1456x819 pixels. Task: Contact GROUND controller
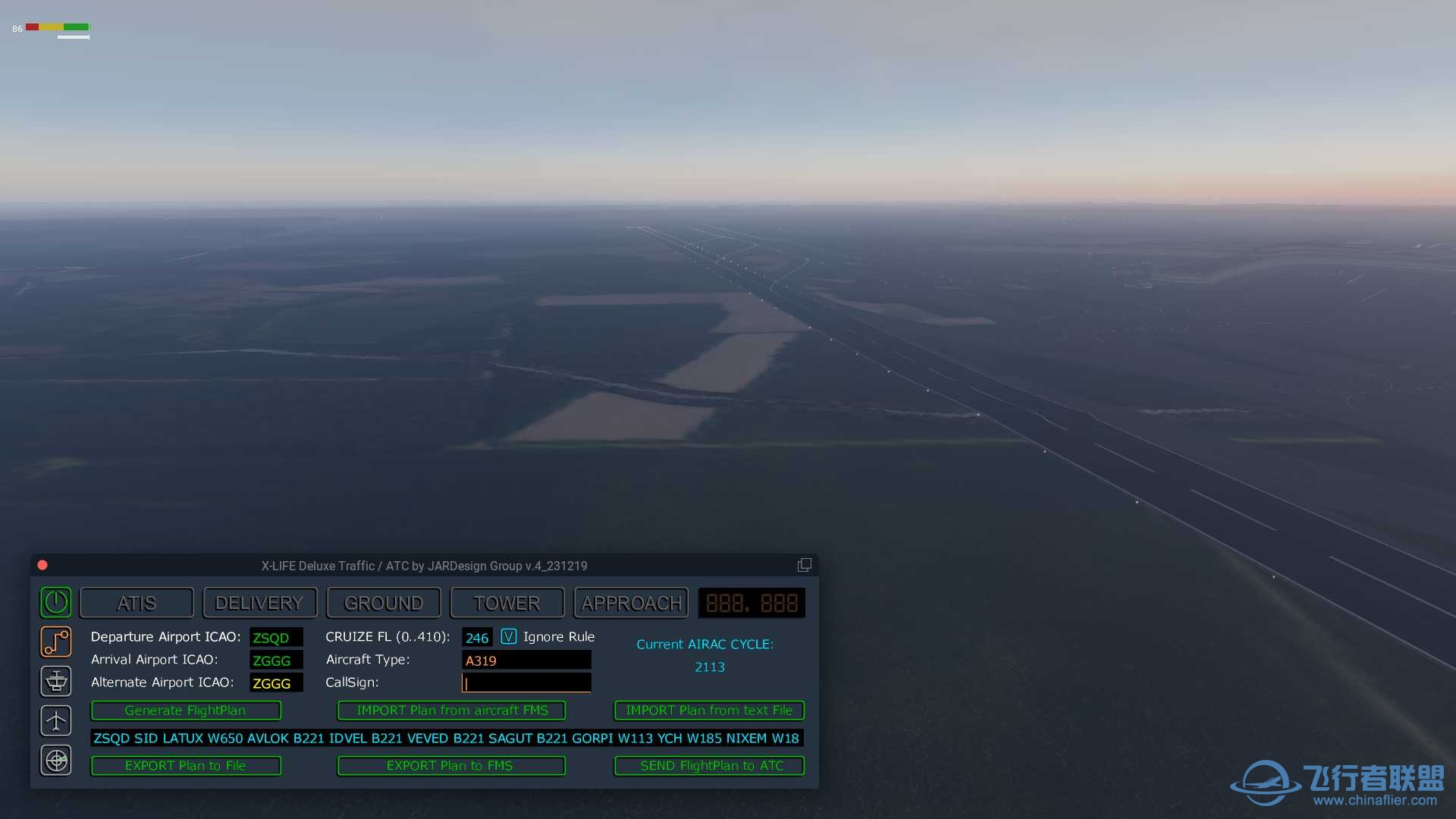tap(384, 603)
